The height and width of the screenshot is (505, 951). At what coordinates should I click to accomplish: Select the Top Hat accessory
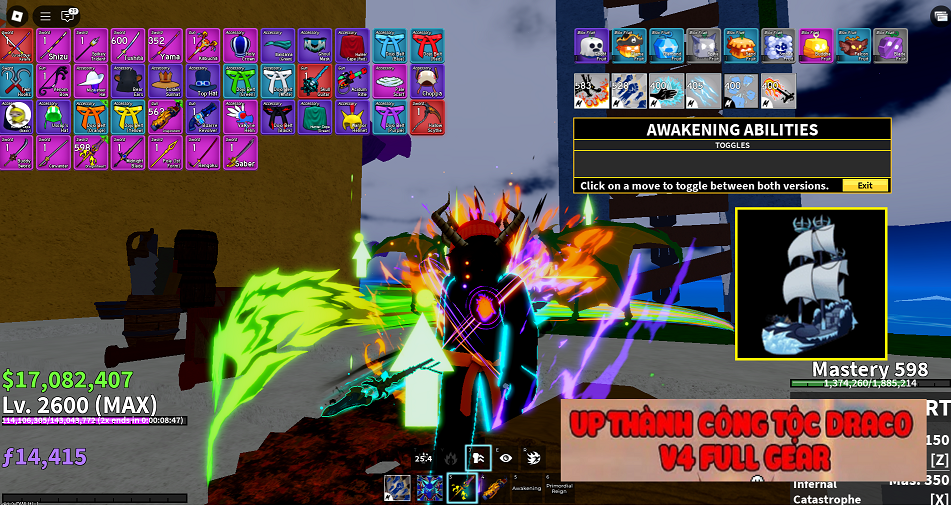pos(204,81)
